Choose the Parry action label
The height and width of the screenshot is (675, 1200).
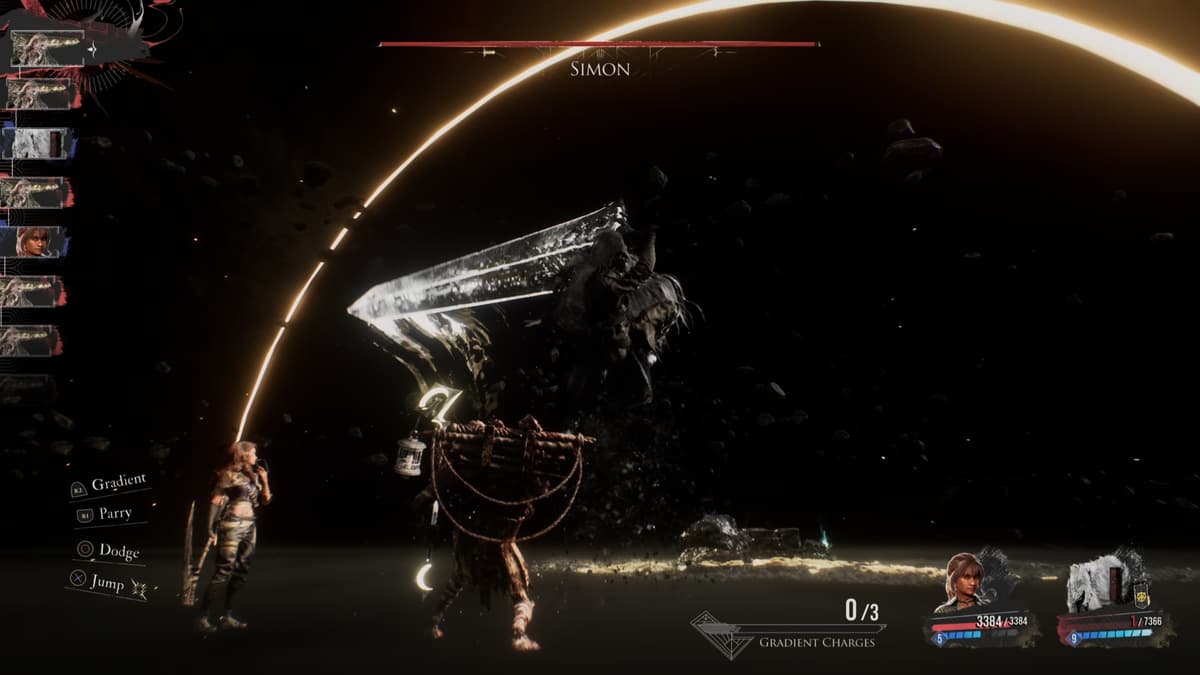pos(115,514)
